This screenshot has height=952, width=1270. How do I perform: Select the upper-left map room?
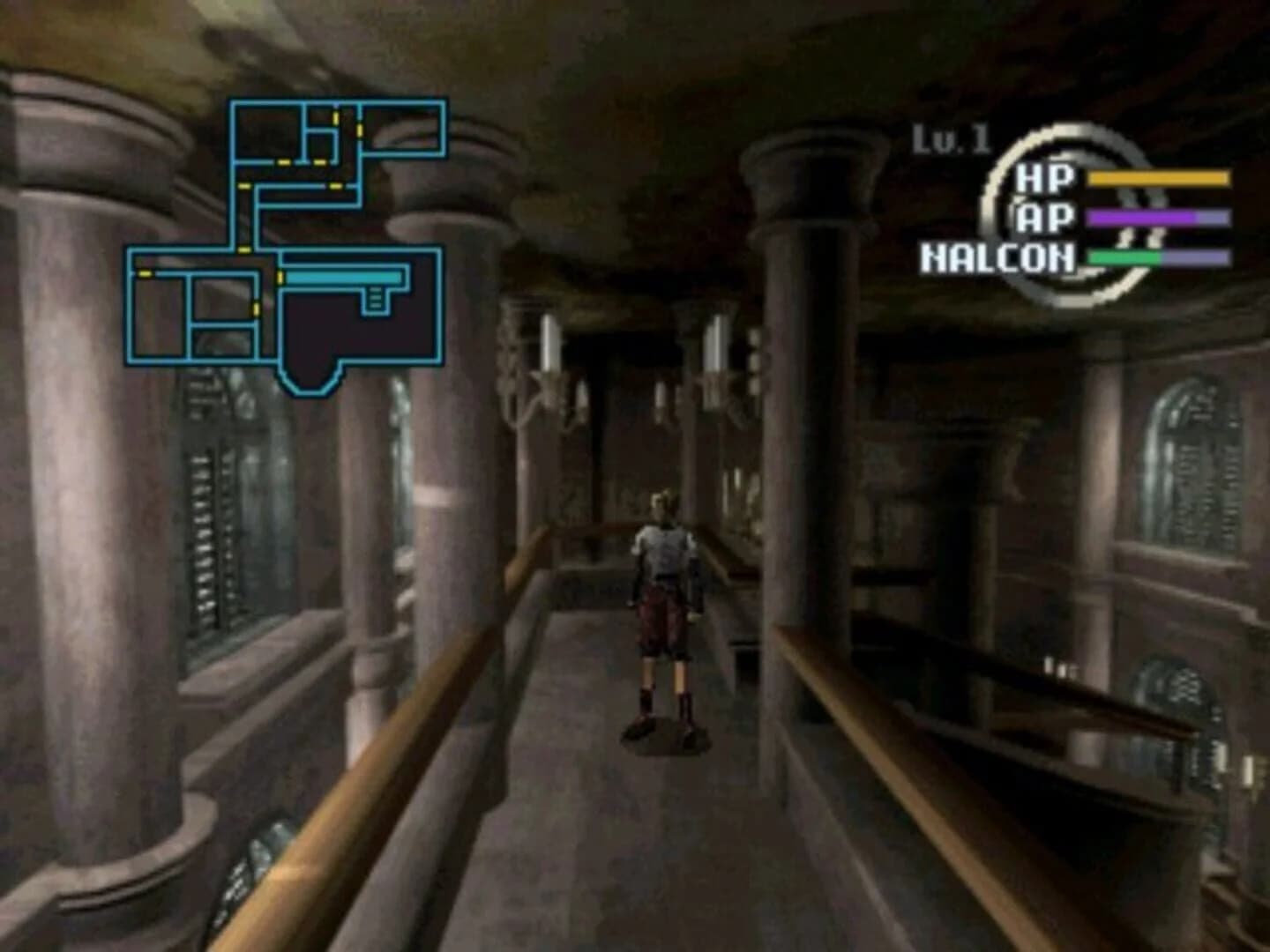pos(265,130)
